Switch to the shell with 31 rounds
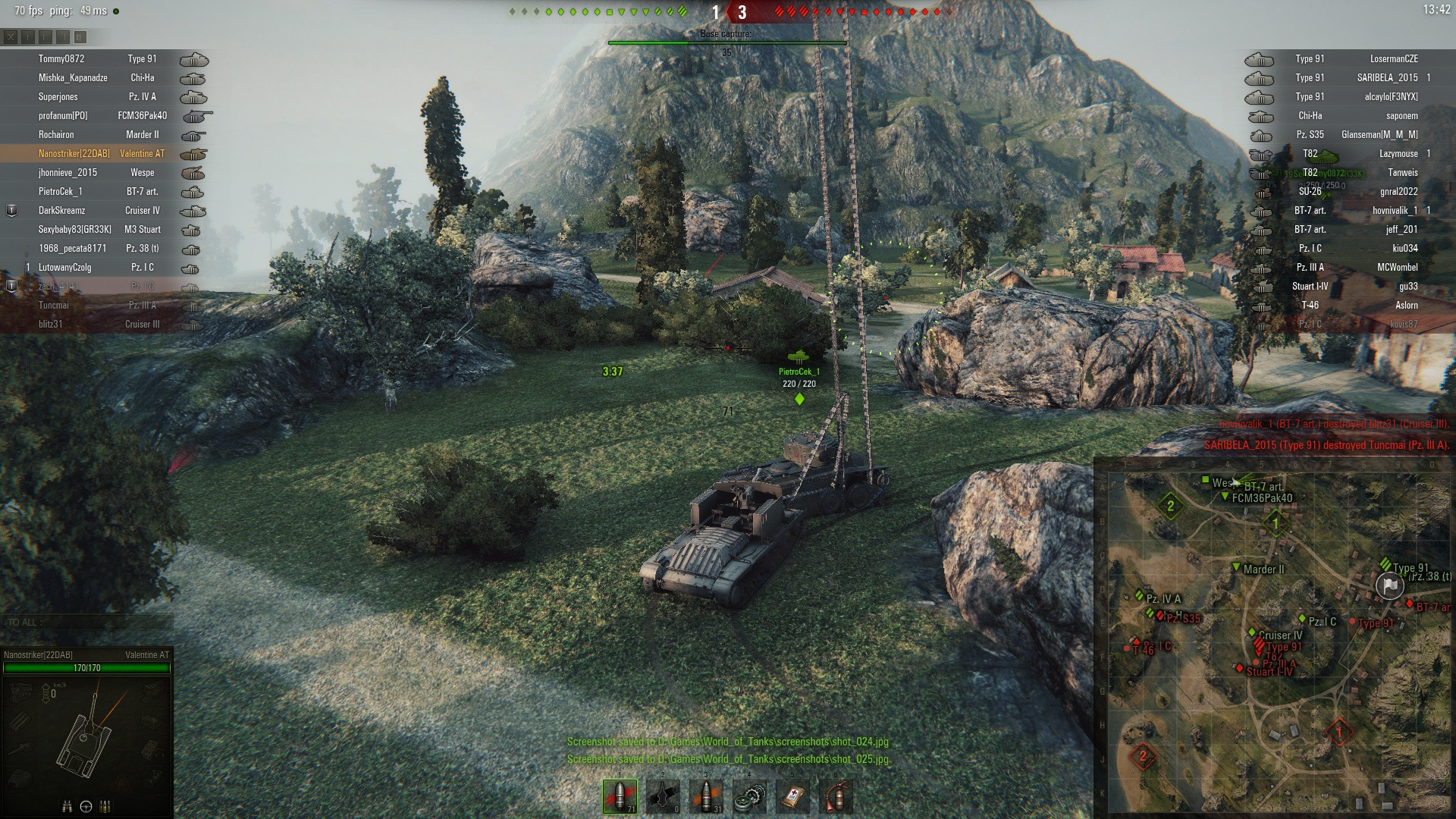The height and width of the screenshot is (819, 1456). tap(707, 796)
